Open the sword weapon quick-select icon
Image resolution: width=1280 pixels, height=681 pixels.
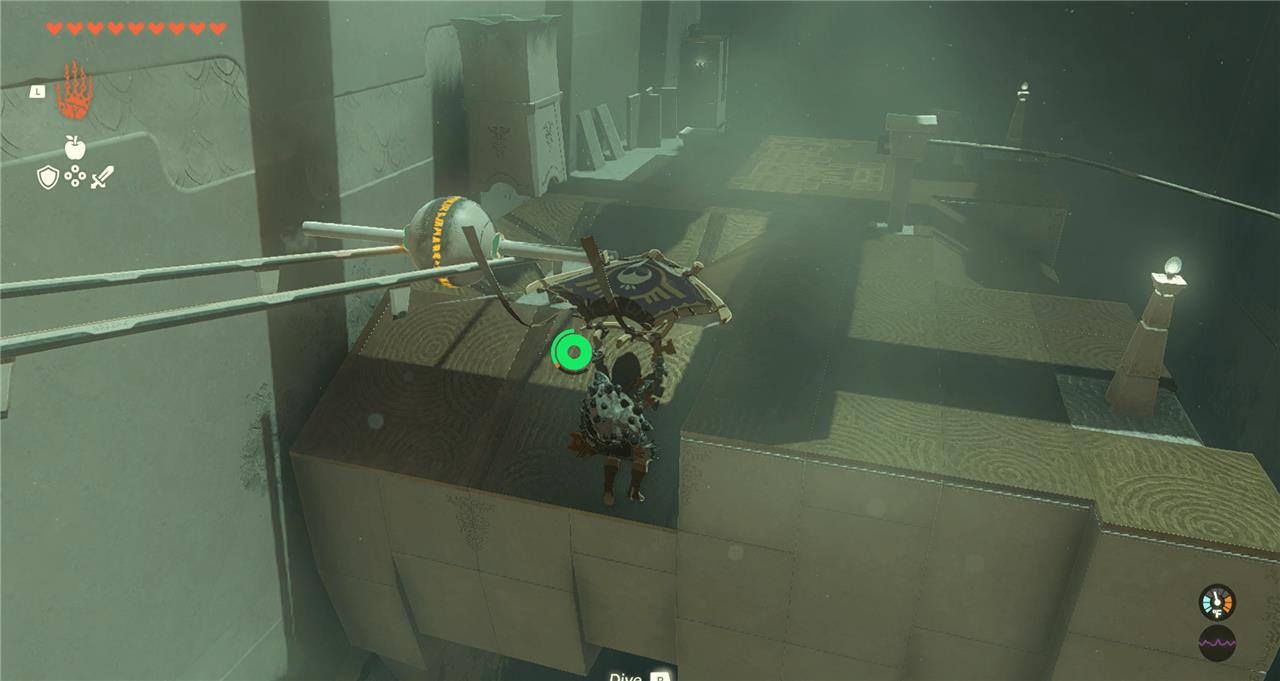tap(102, 178)
